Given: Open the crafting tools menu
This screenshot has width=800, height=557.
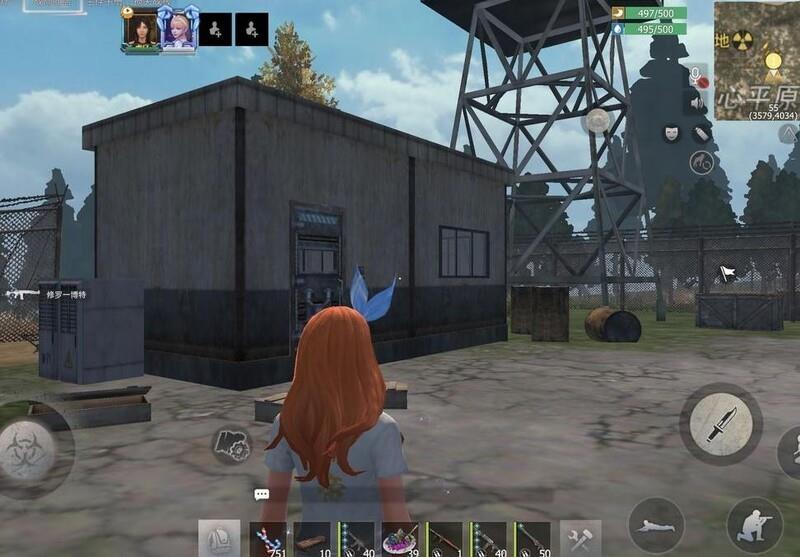Looking at the screenshot, I should coord(580,539).
